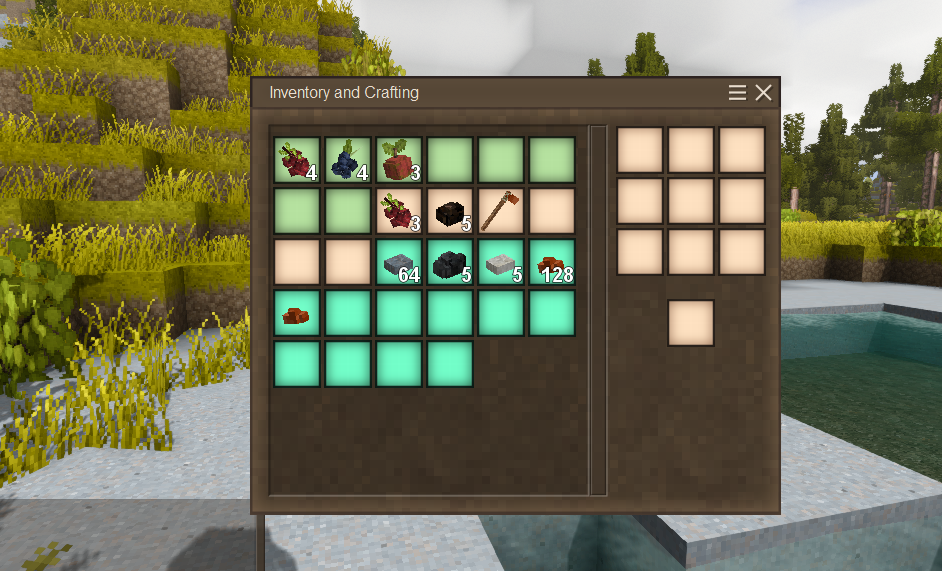
Task: Grab the stack of 128 copper nuggets
Action: 552,262
